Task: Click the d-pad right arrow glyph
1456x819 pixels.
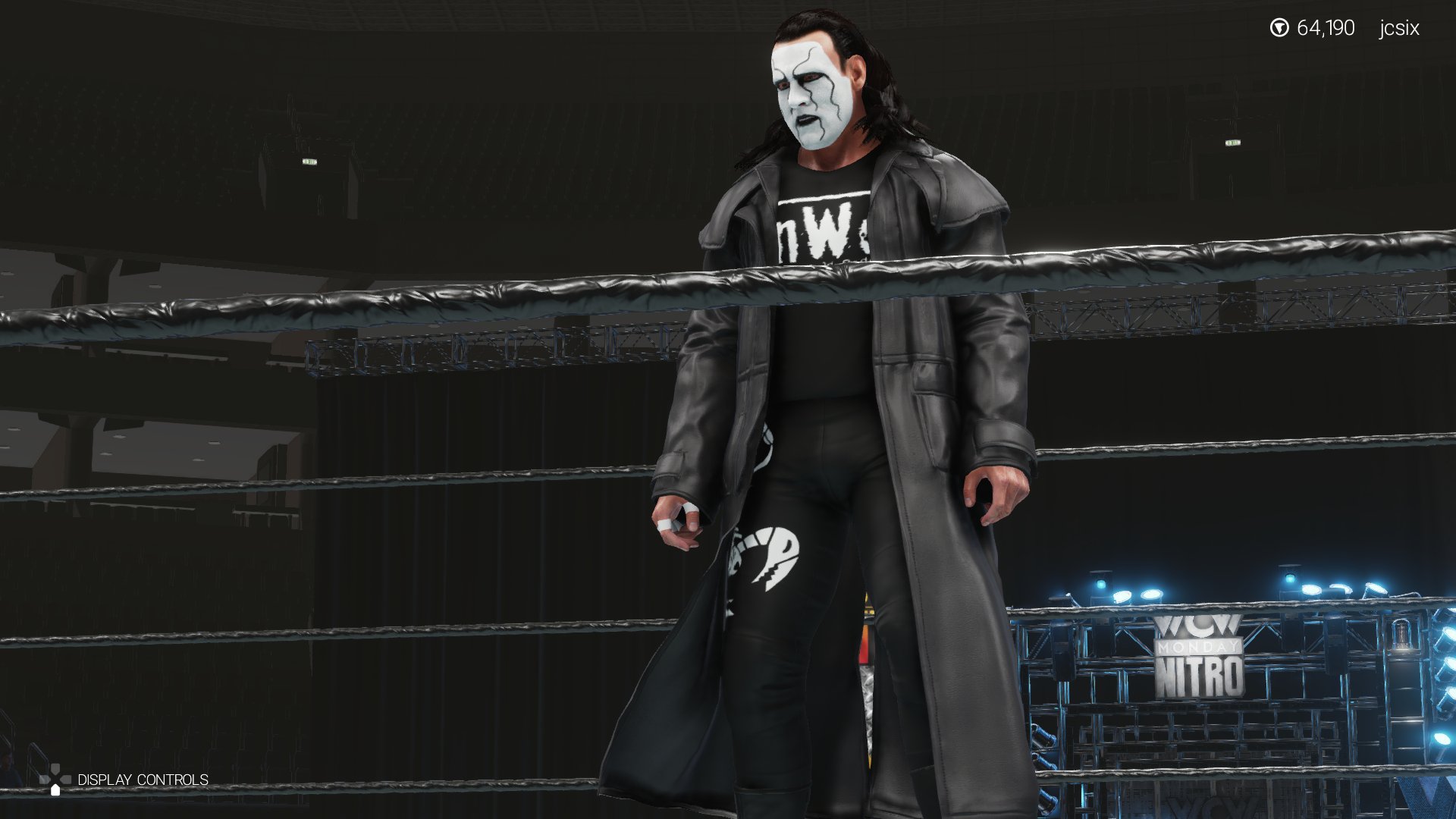Action: coord(65,779)
